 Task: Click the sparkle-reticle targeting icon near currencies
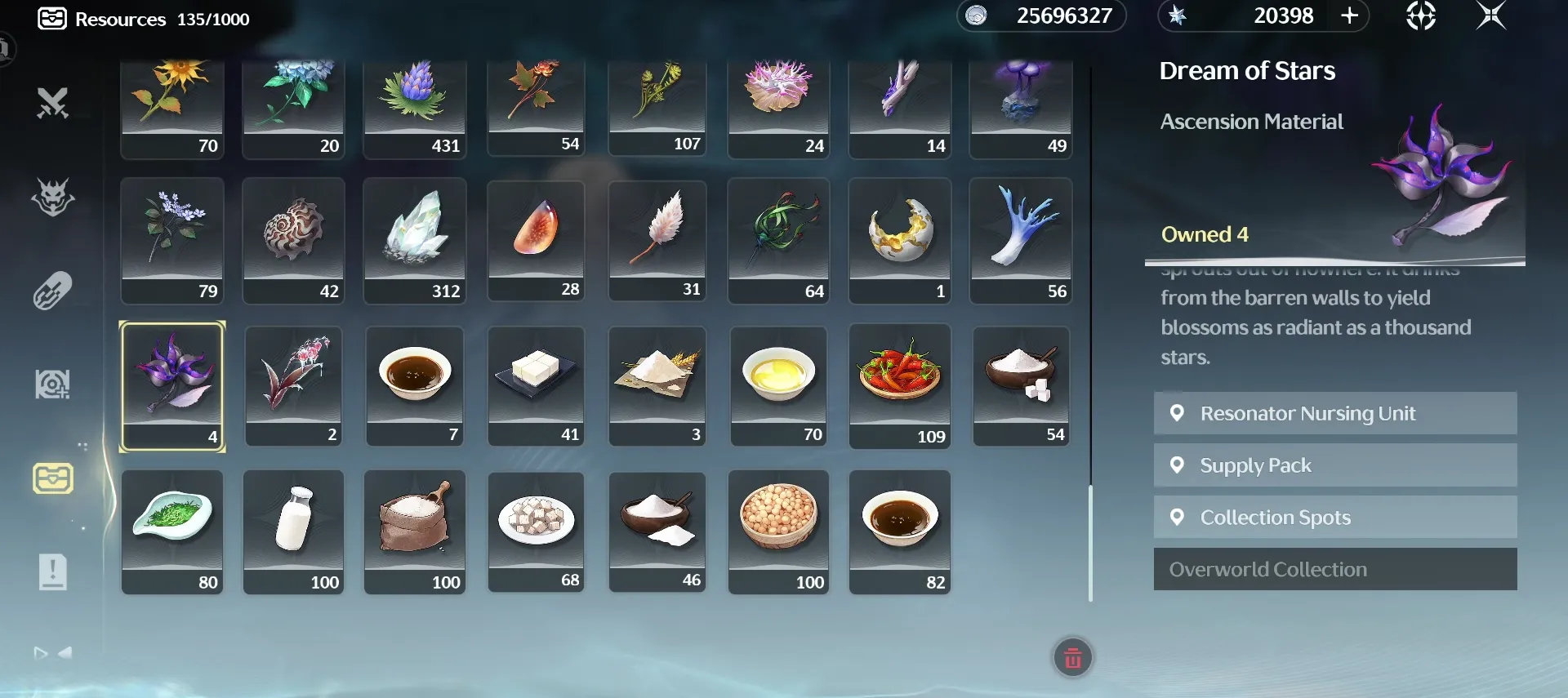pyautogui.click(x=1421, y=16)
